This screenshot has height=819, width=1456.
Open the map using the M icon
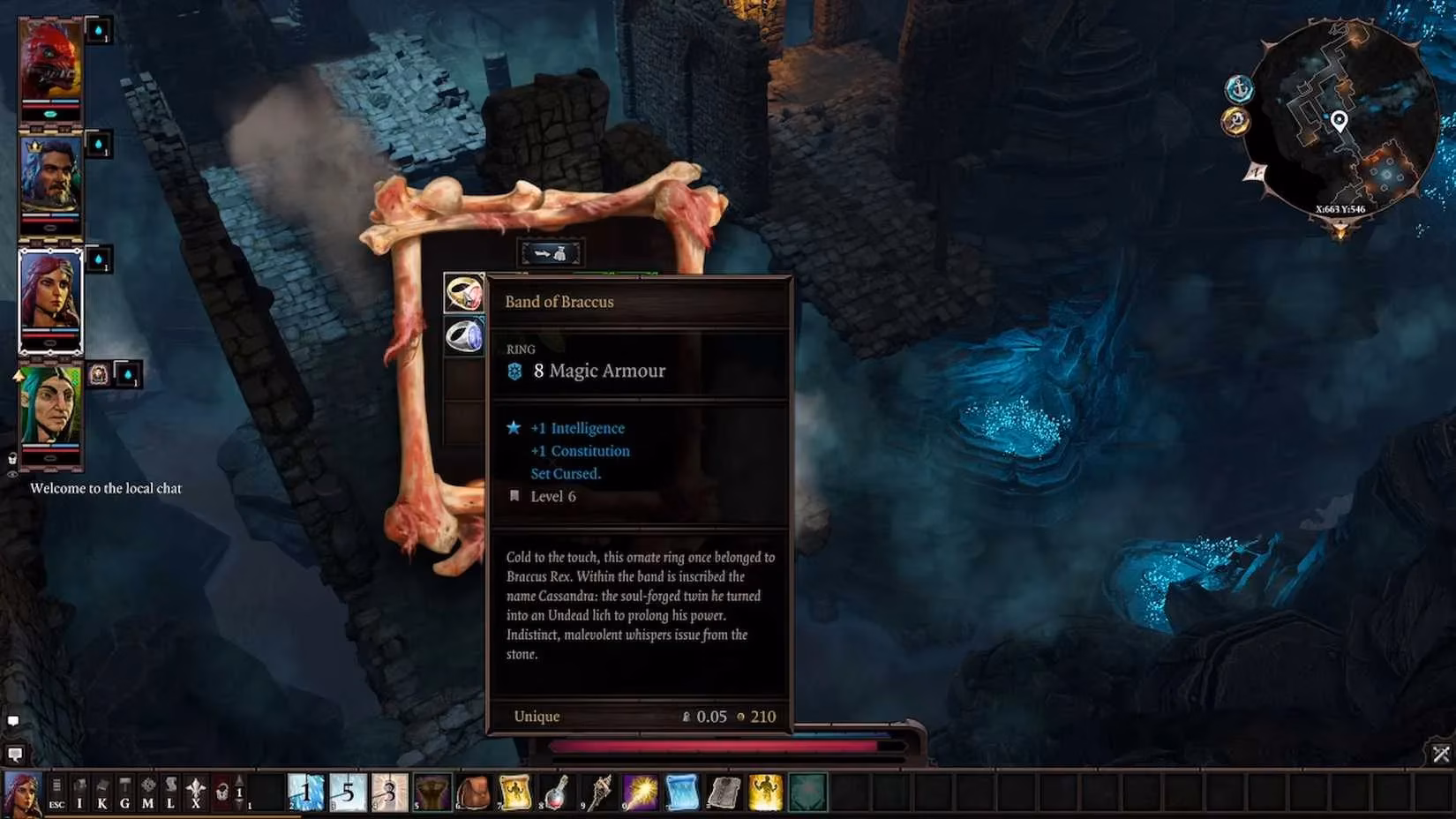tap(148, 793)
